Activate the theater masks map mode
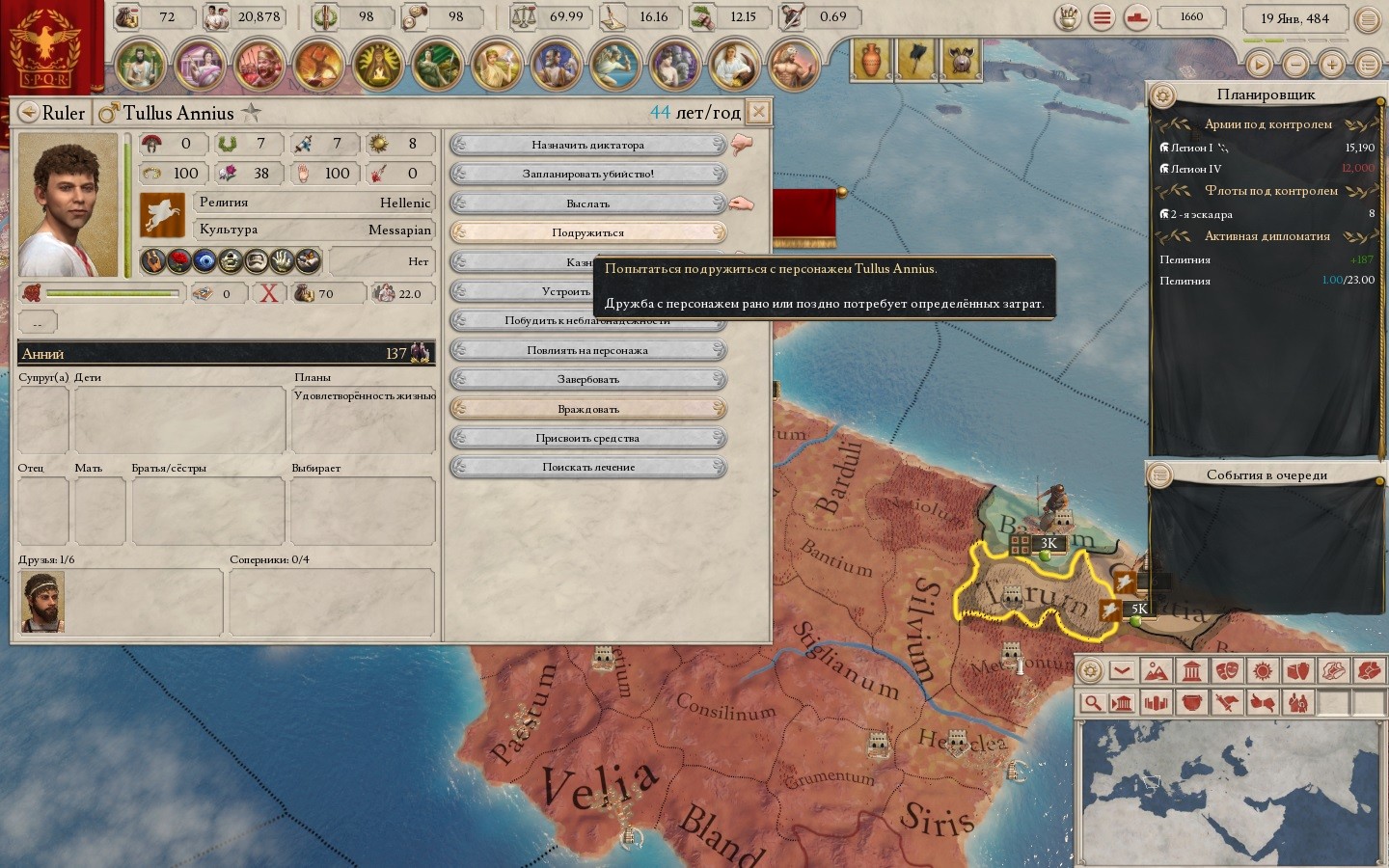 point(1227,670)
